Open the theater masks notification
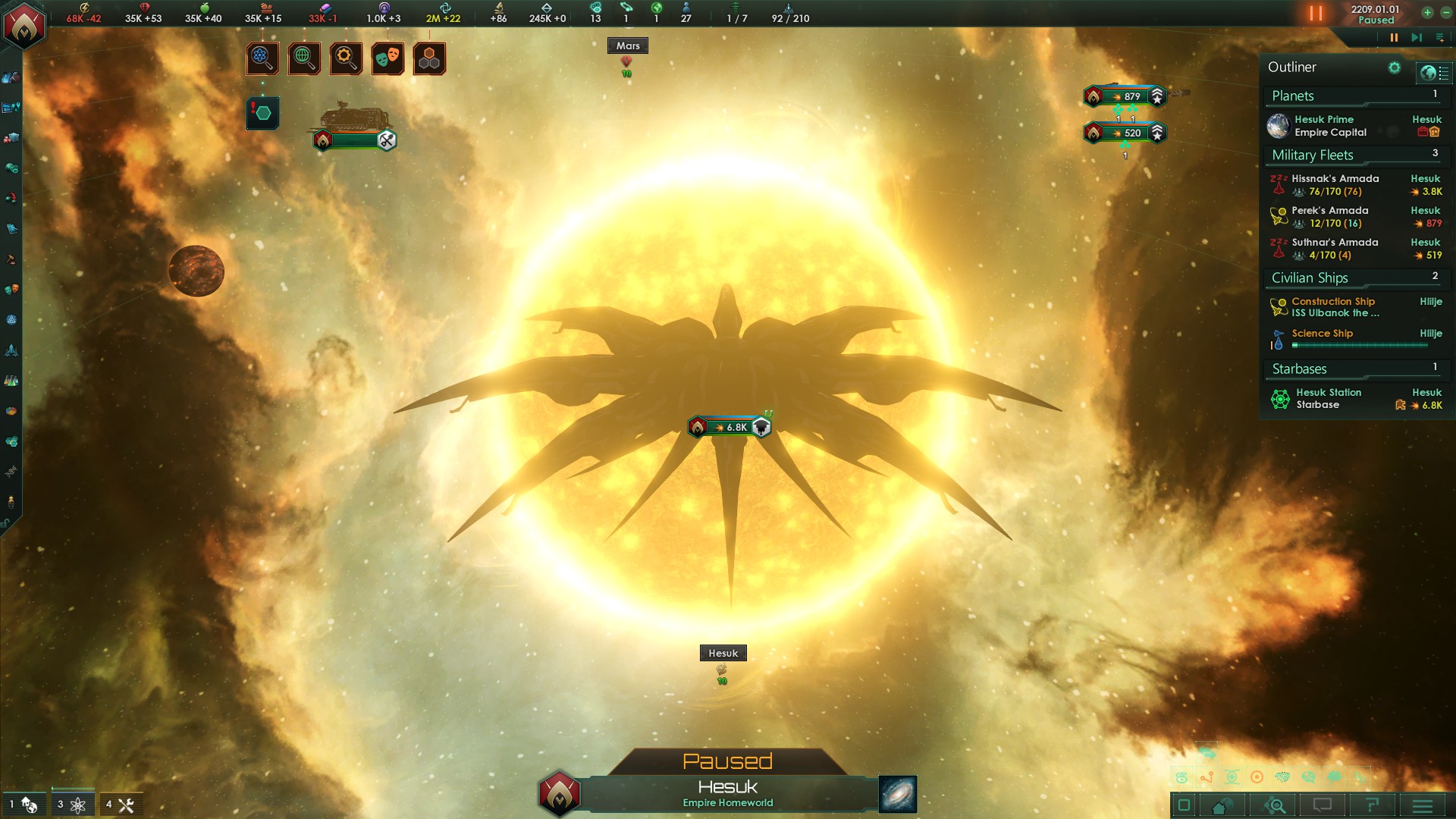The image size is (1456, 819). 388,58
